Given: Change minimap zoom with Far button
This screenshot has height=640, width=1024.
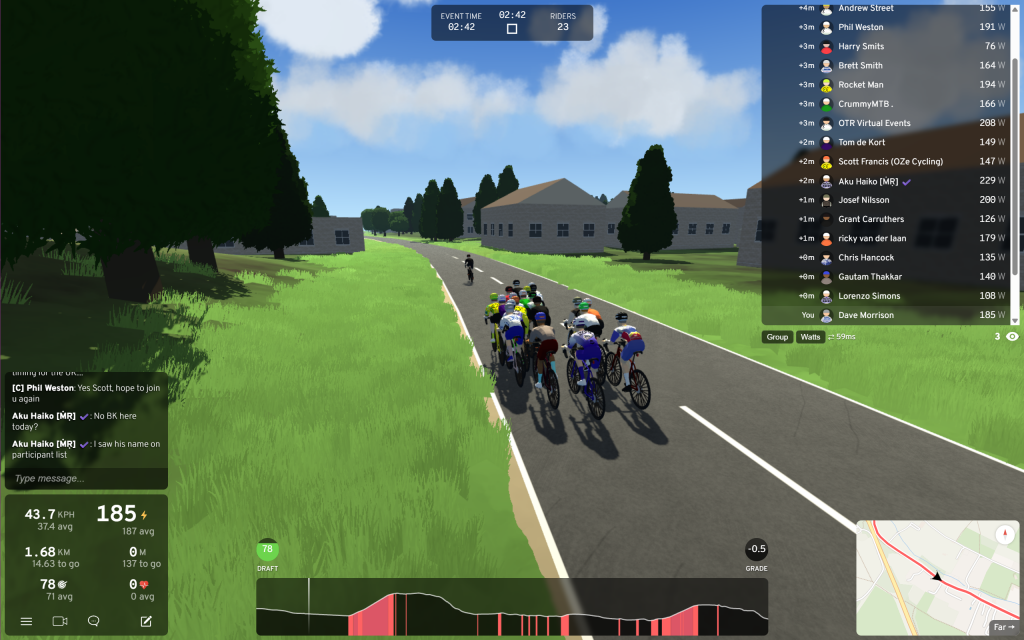Looking at the screenshot, I should tap(1003, 627).
